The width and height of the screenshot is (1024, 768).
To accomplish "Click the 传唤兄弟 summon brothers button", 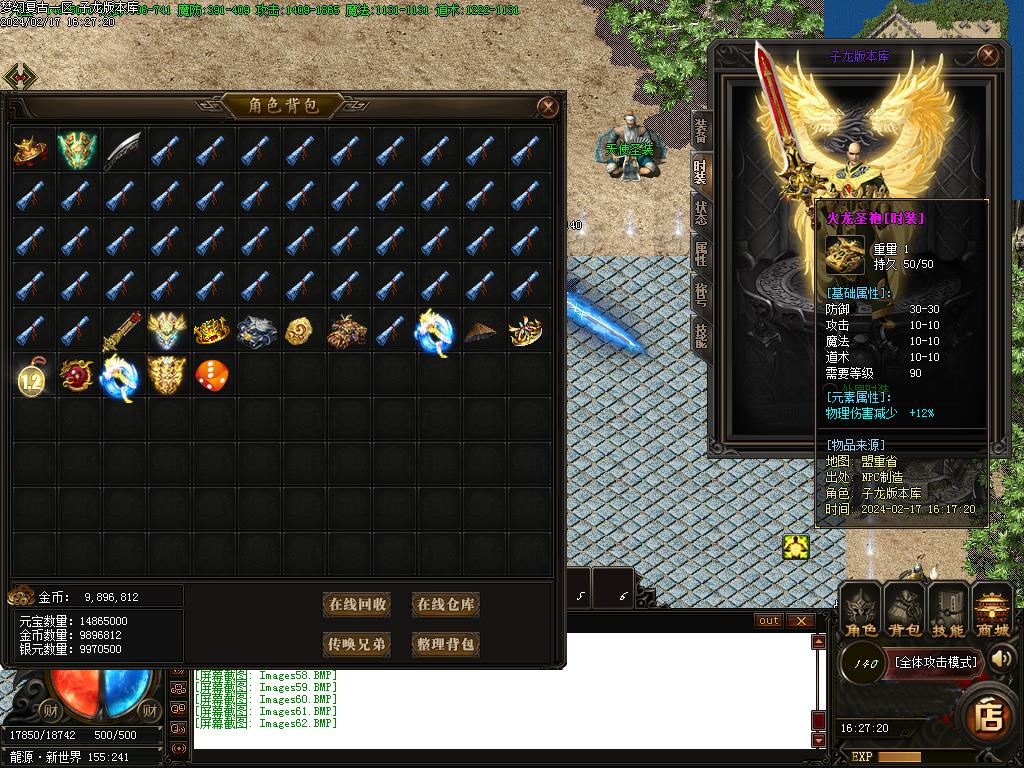I will [357, 644].
